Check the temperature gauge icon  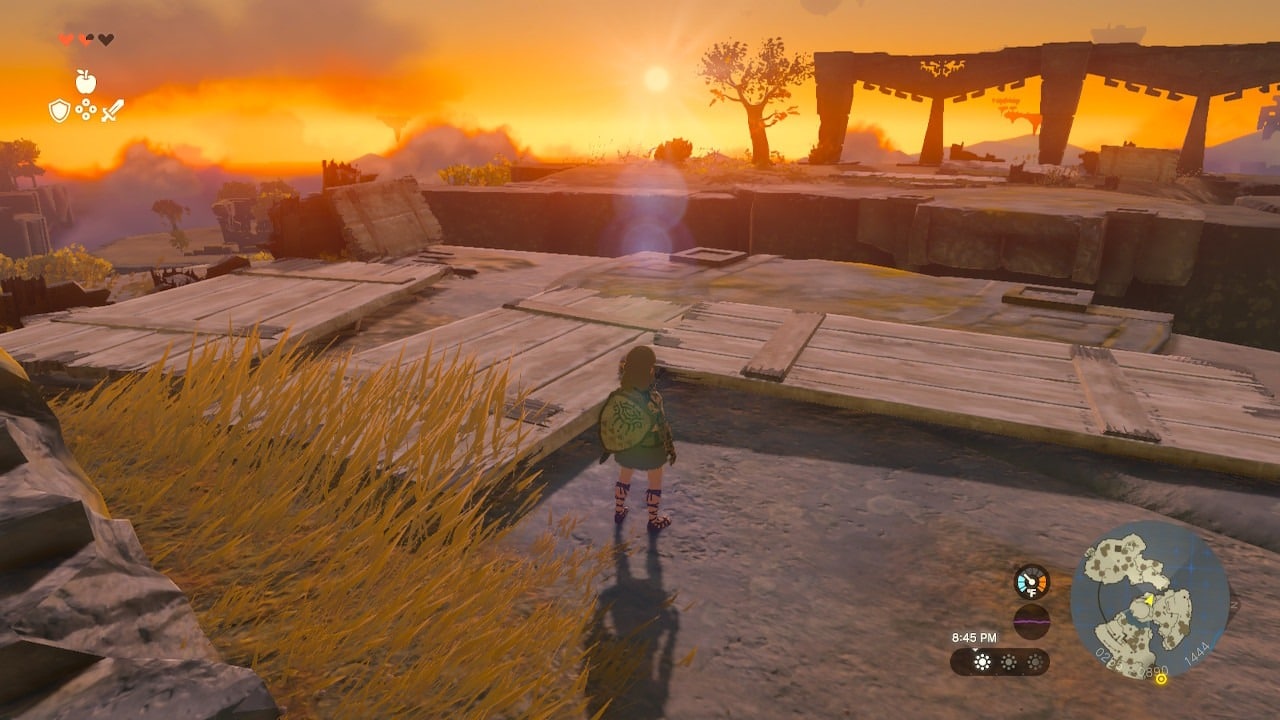coord(1031,582)
